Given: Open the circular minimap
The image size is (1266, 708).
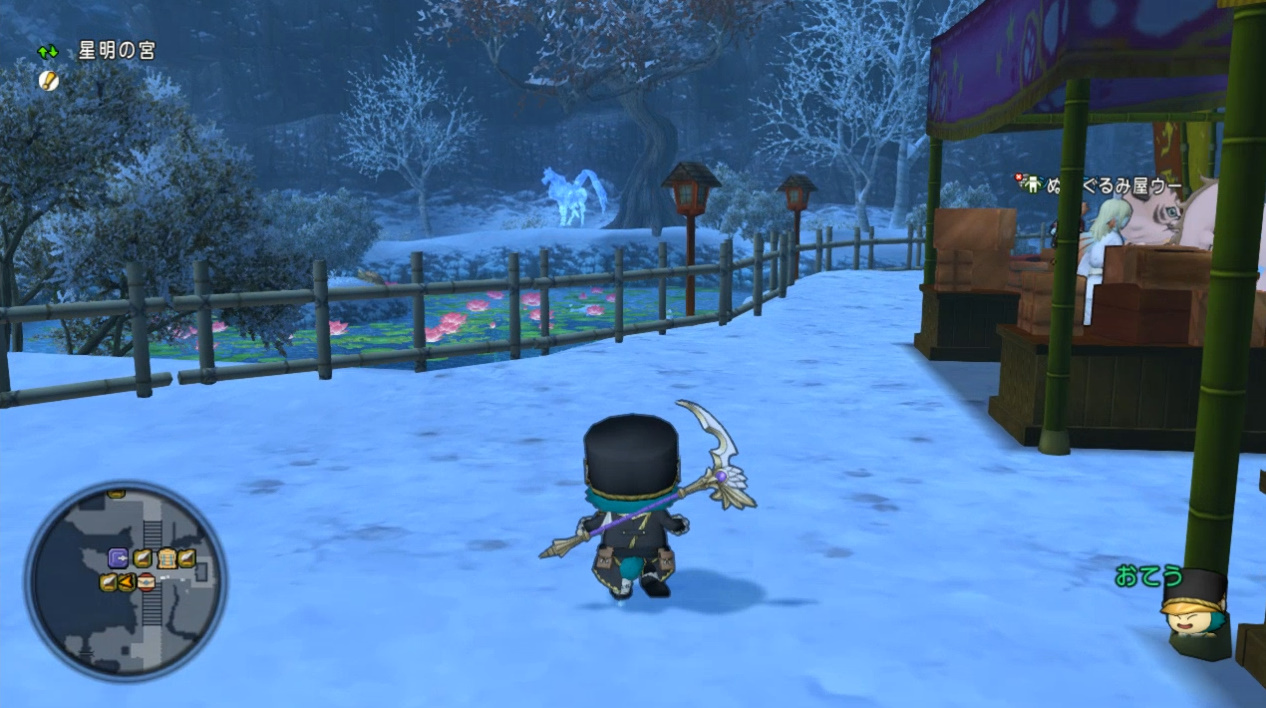Looking at the screenshot, I should tap(126, 581).
